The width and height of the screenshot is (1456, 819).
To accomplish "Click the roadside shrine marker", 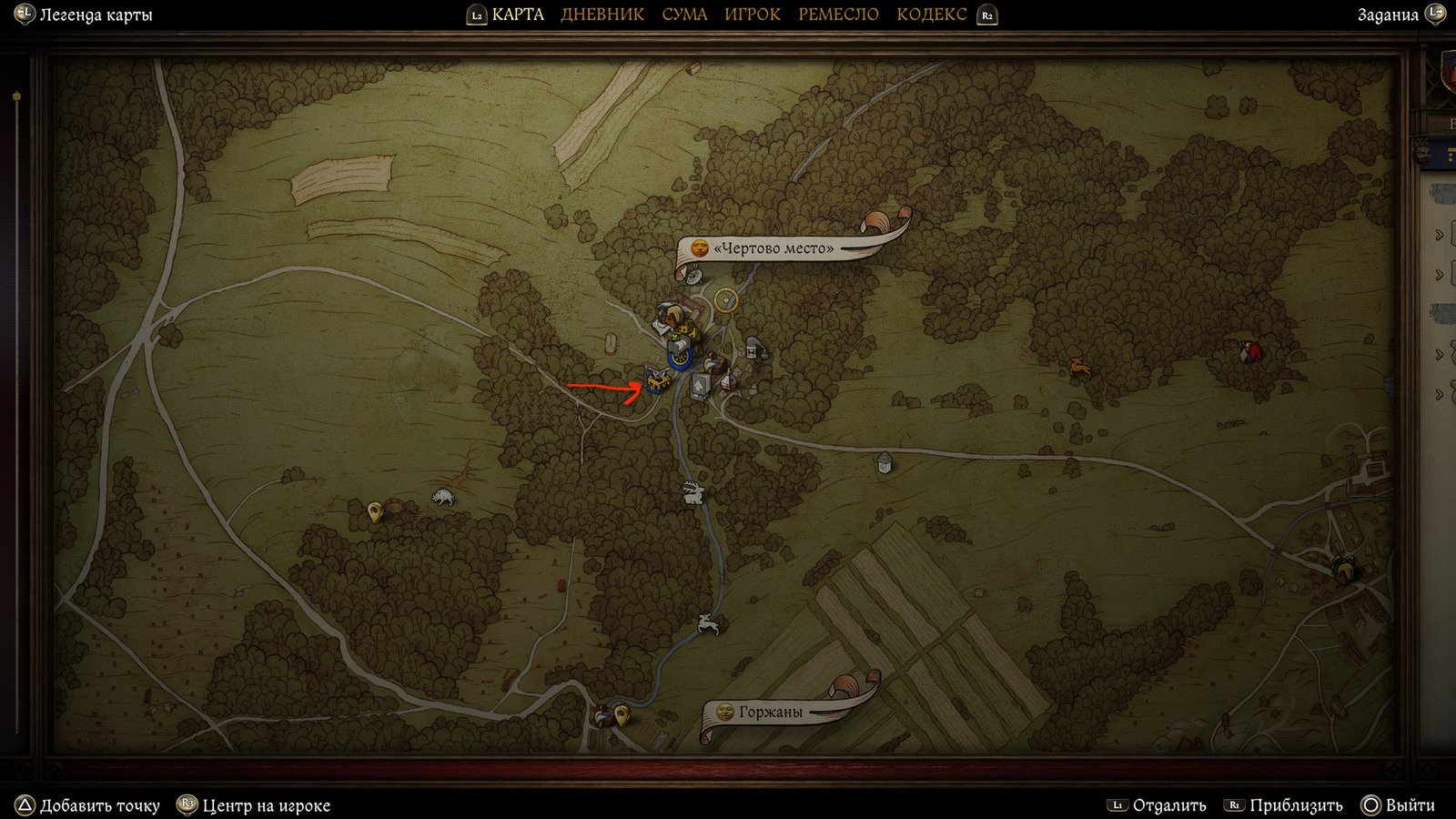I will click(884, 463).
